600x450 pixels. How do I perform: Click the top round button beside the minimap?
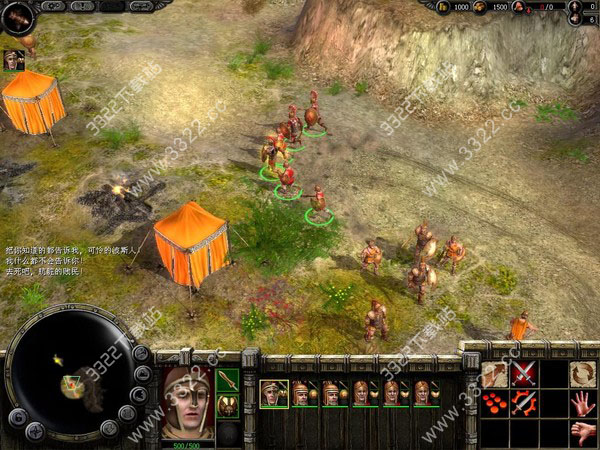141,354
